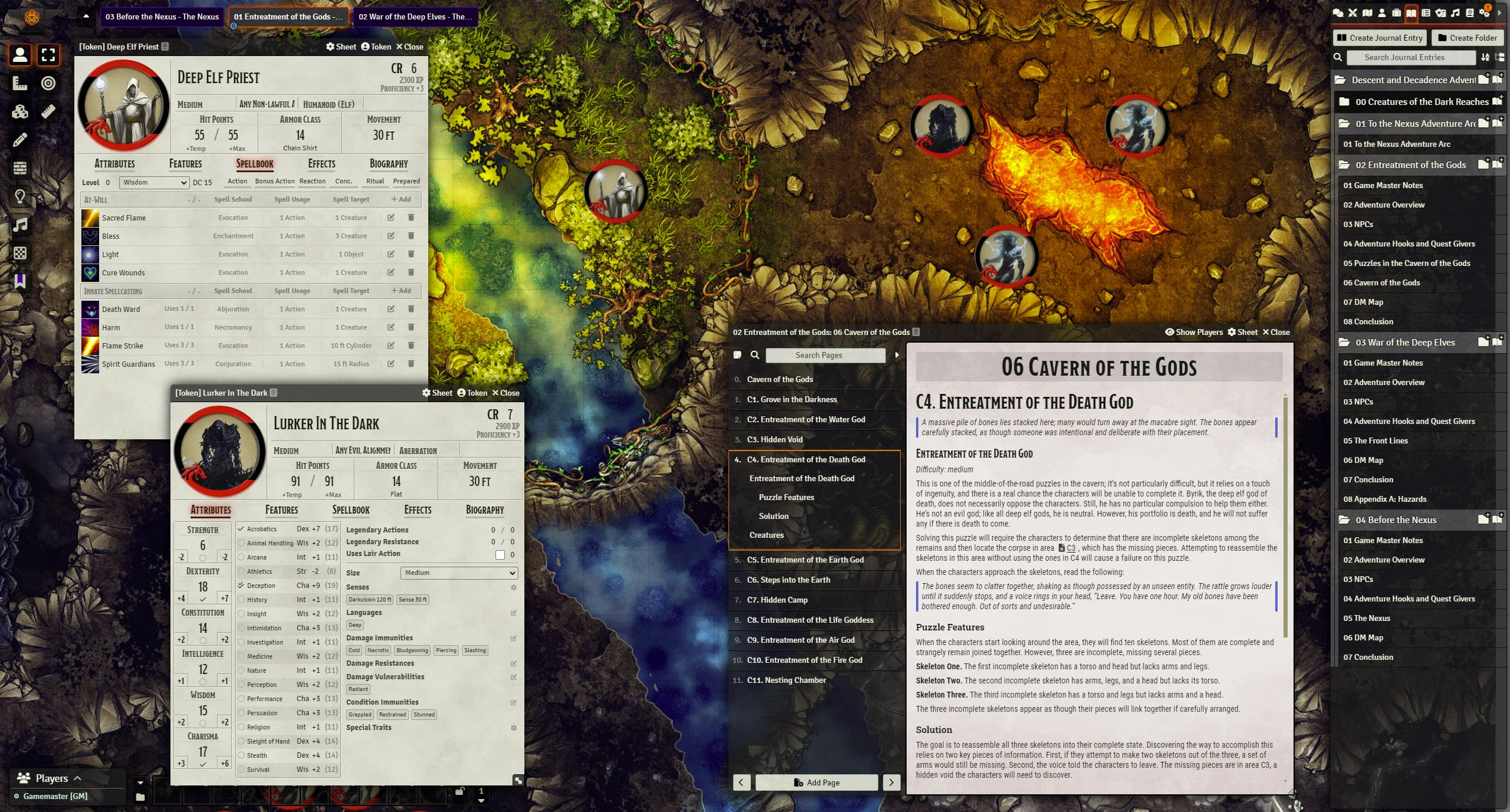
Task: Delete the Cure Wounds spell
Action: 411,272
